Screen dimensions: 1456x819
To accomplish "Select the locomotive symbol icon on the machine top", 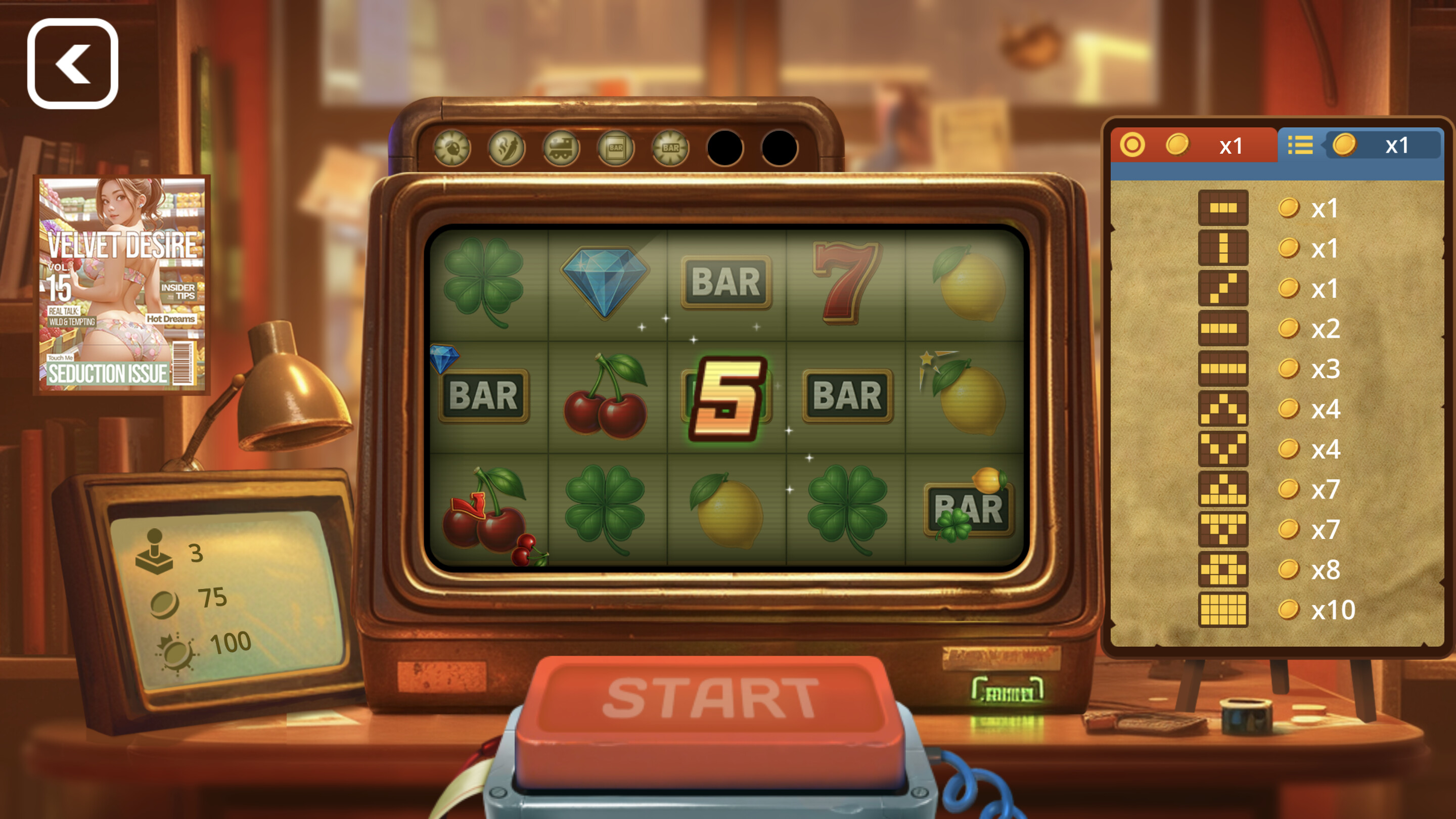I will click(x=561, y=149).
